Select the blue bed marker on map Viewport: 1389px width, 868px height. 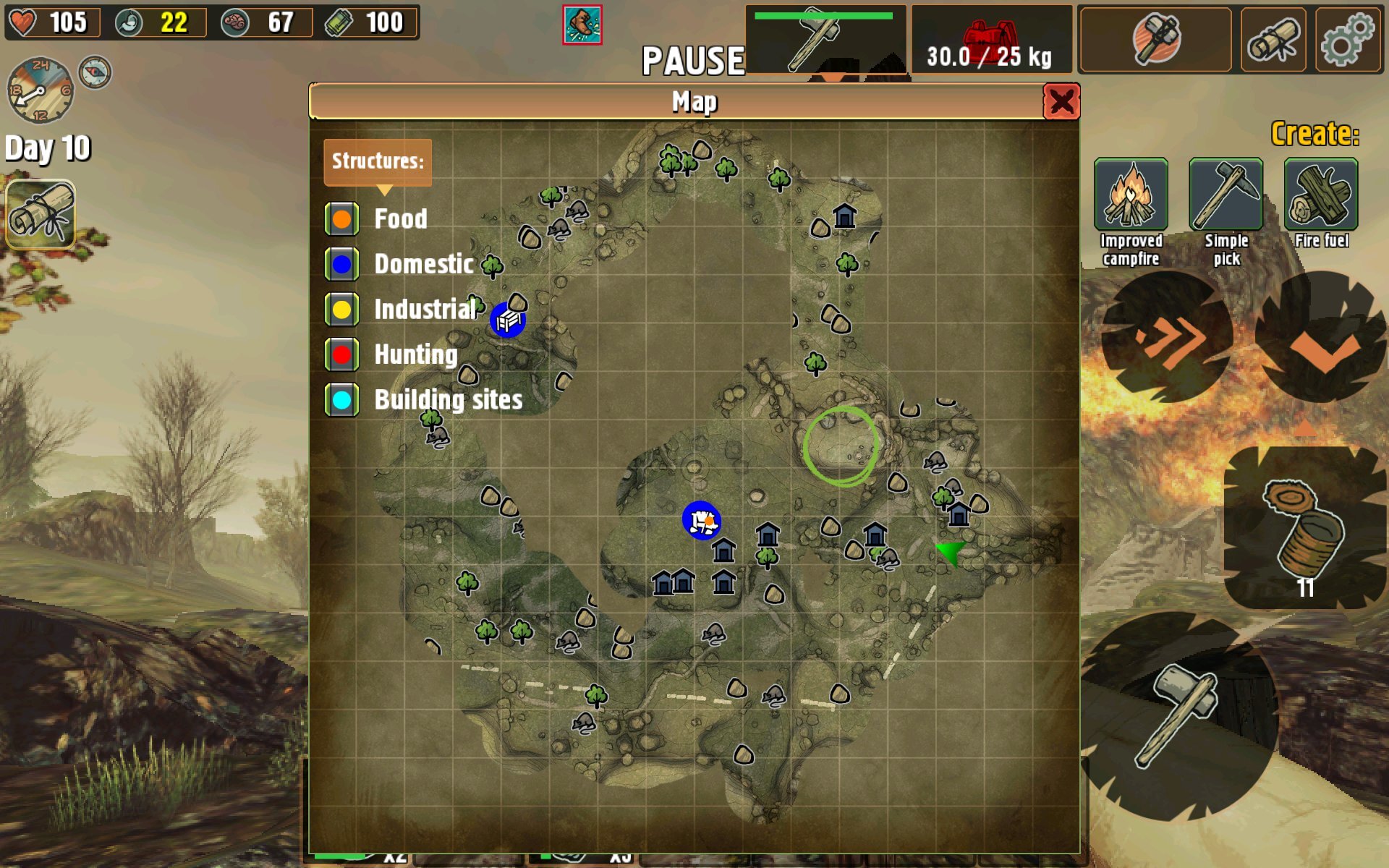508,320
